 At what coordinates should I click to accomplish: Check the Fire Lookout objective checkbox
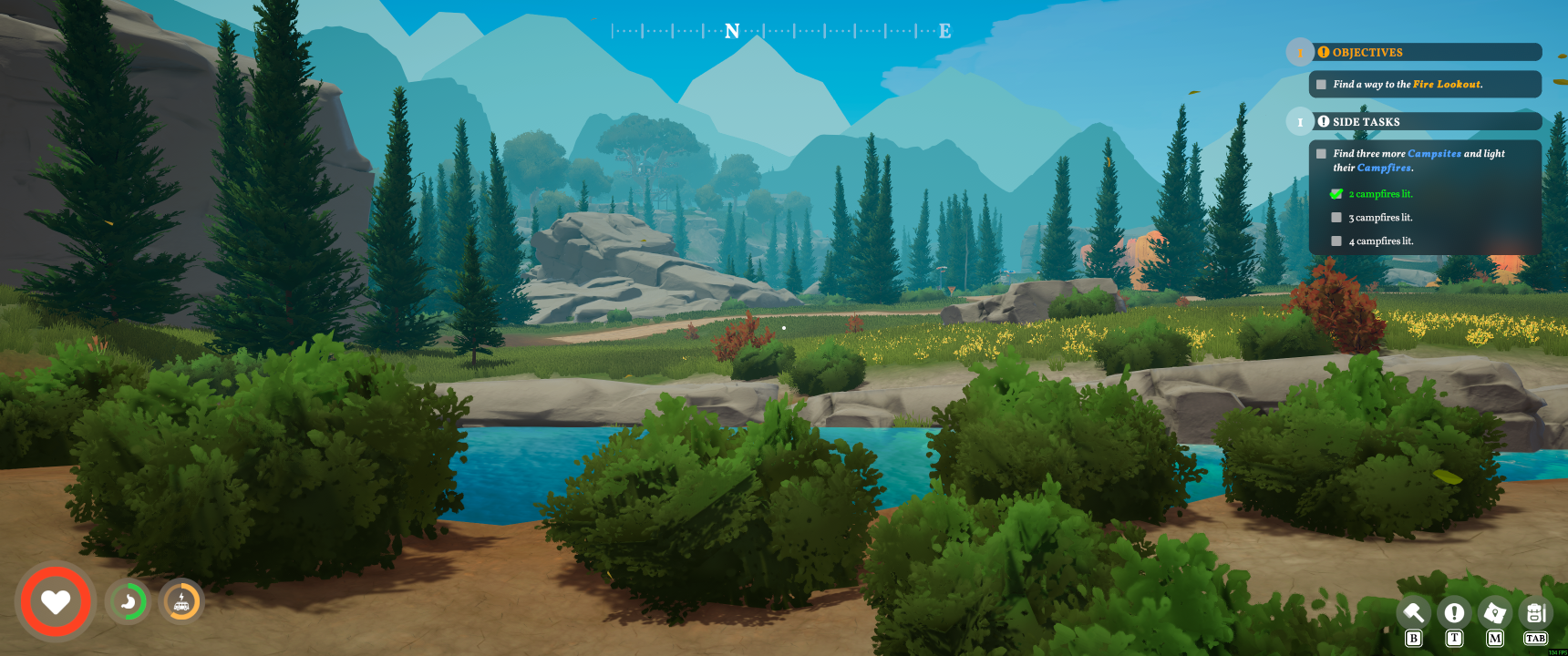[x=1322, y=84]
